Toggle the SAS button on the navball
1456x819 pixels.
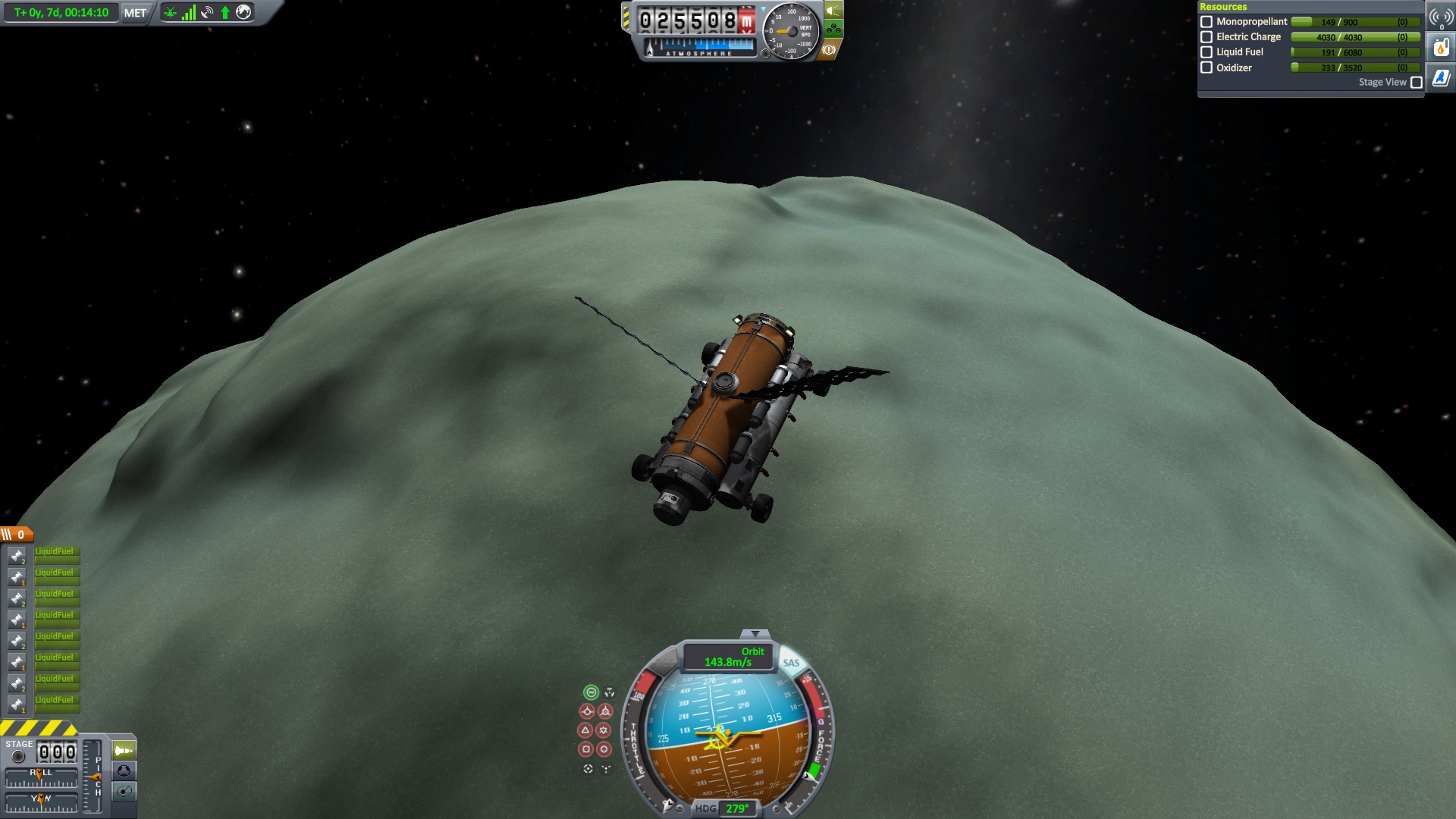click(x=791, y=664)
